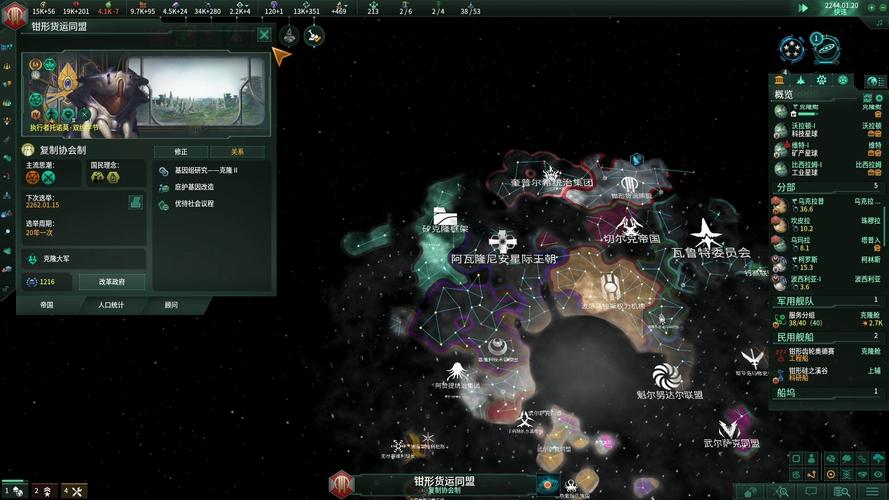Click the election ballot icon beside 下次选举
Viewport: 889px width, 500px height.
click(135, 202)
